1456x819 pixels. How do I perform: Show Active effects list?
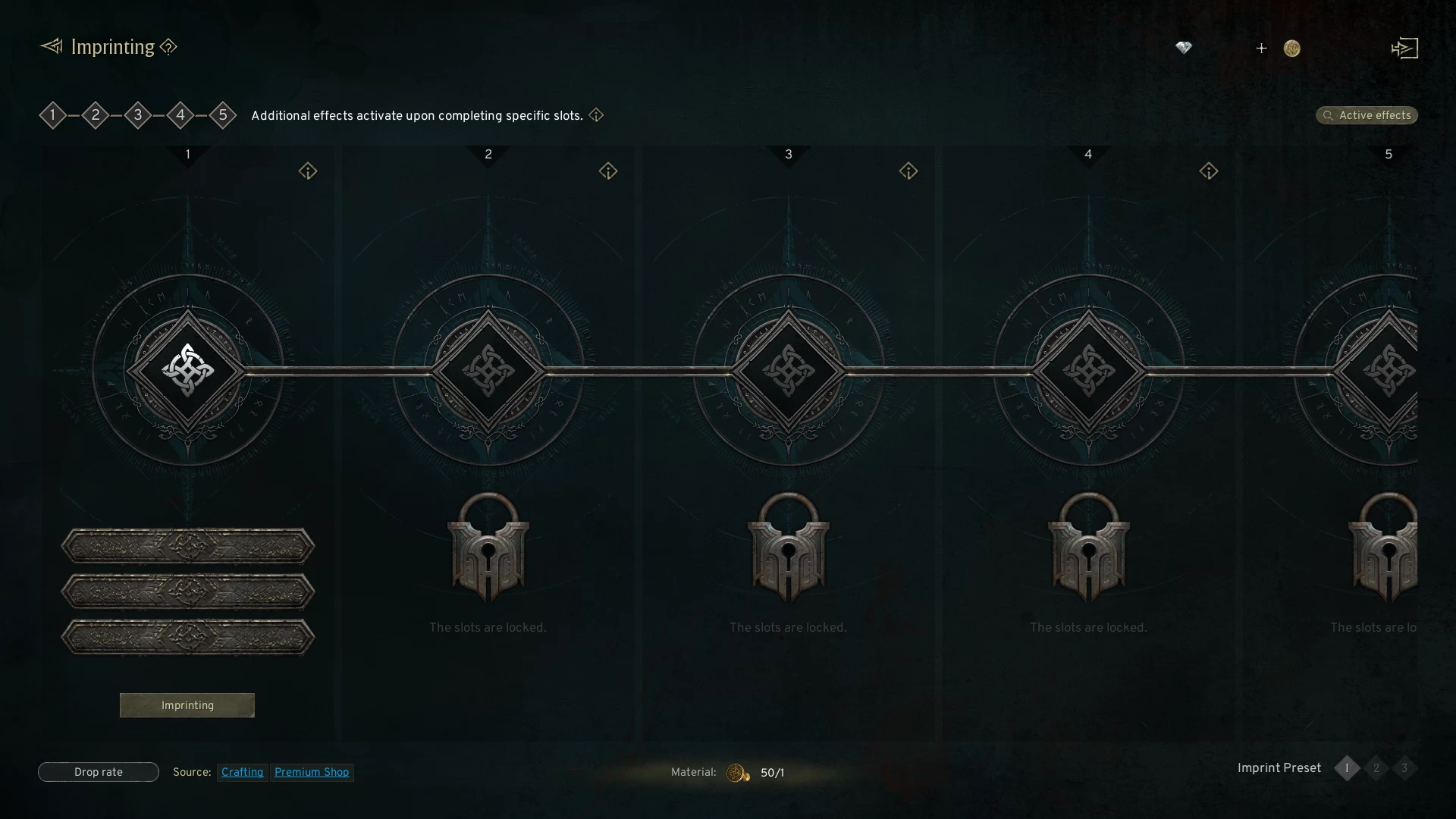click(x=1367, y=115)
